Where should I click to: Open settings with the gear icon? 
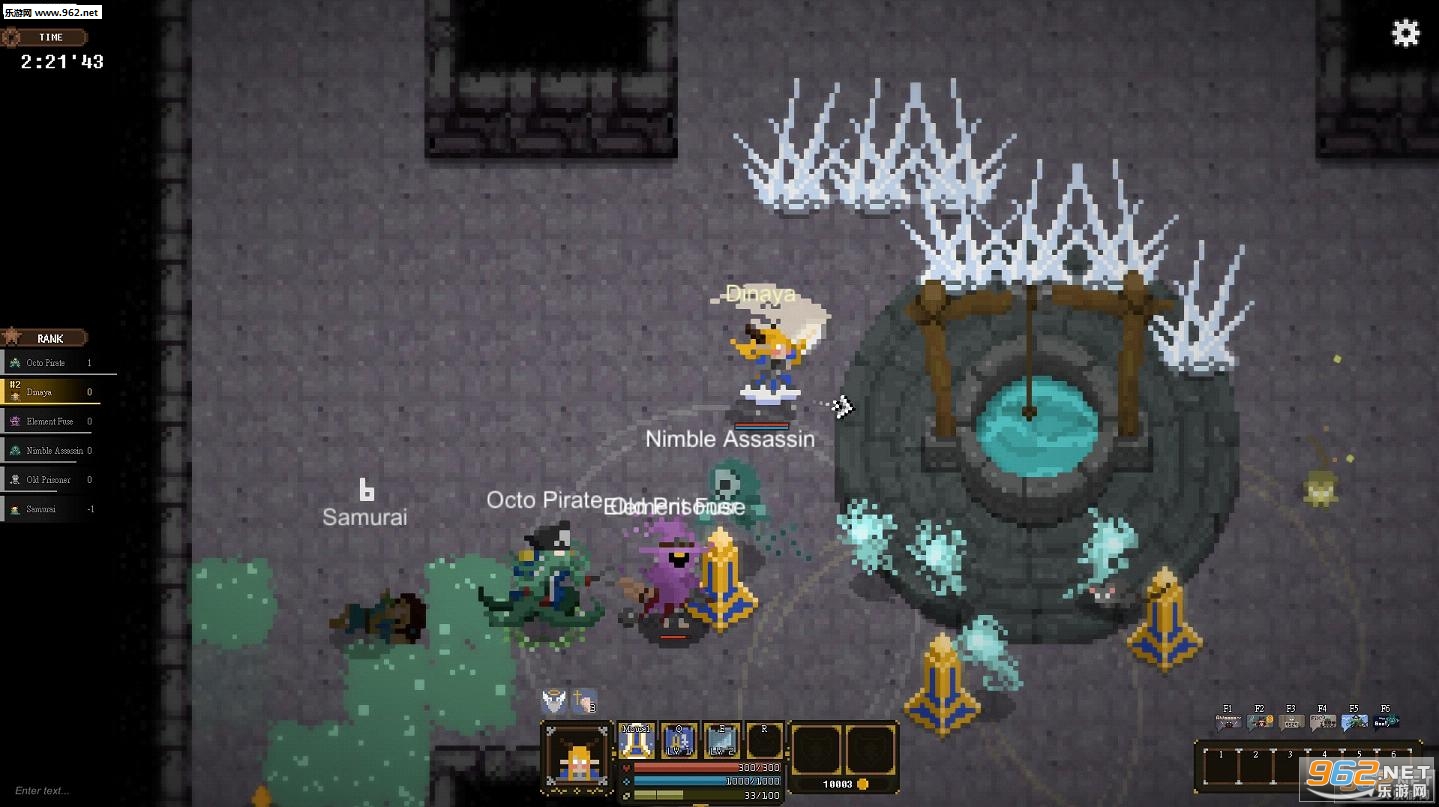(1405, 34)
